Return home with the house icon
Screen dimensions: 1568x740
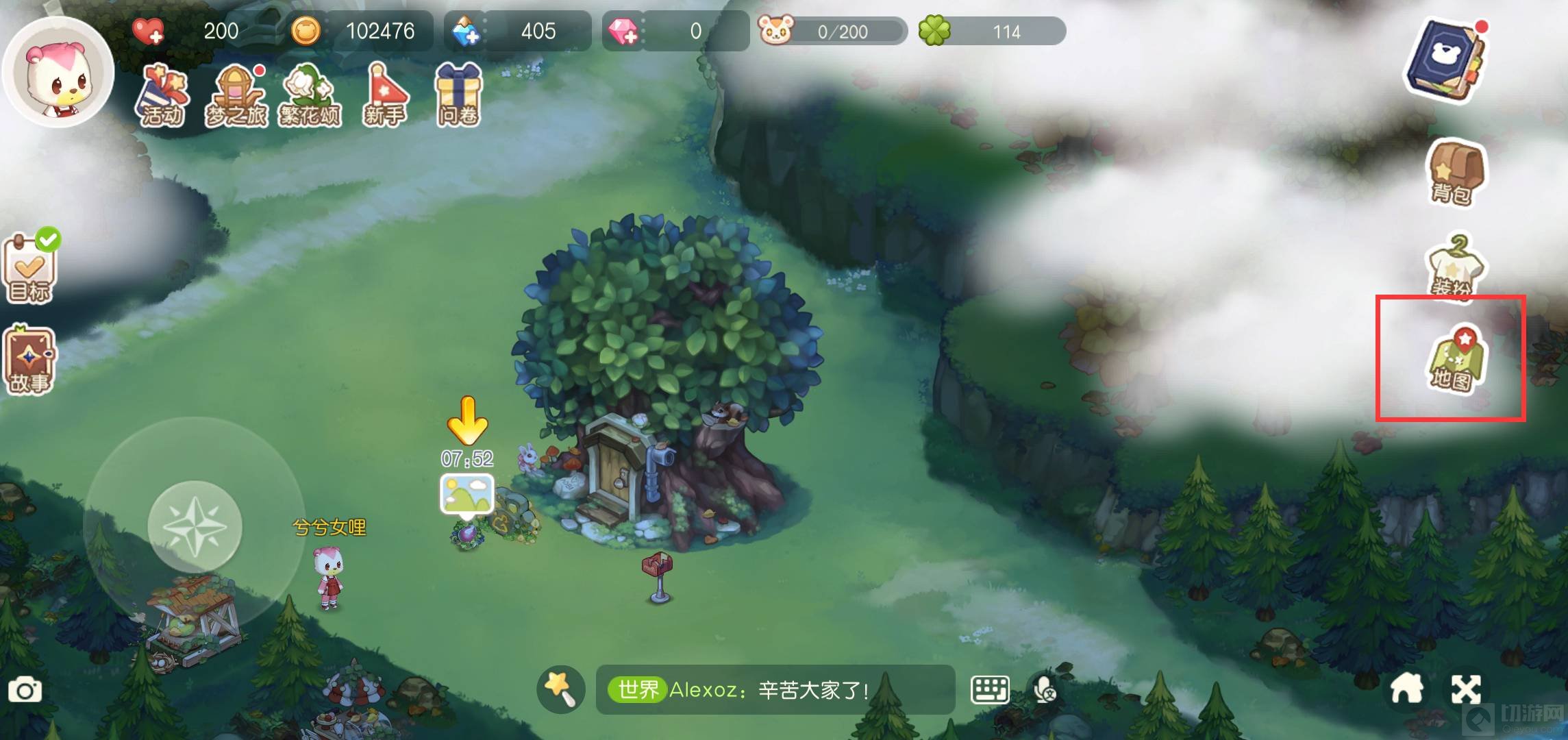tap(1407, 689)
